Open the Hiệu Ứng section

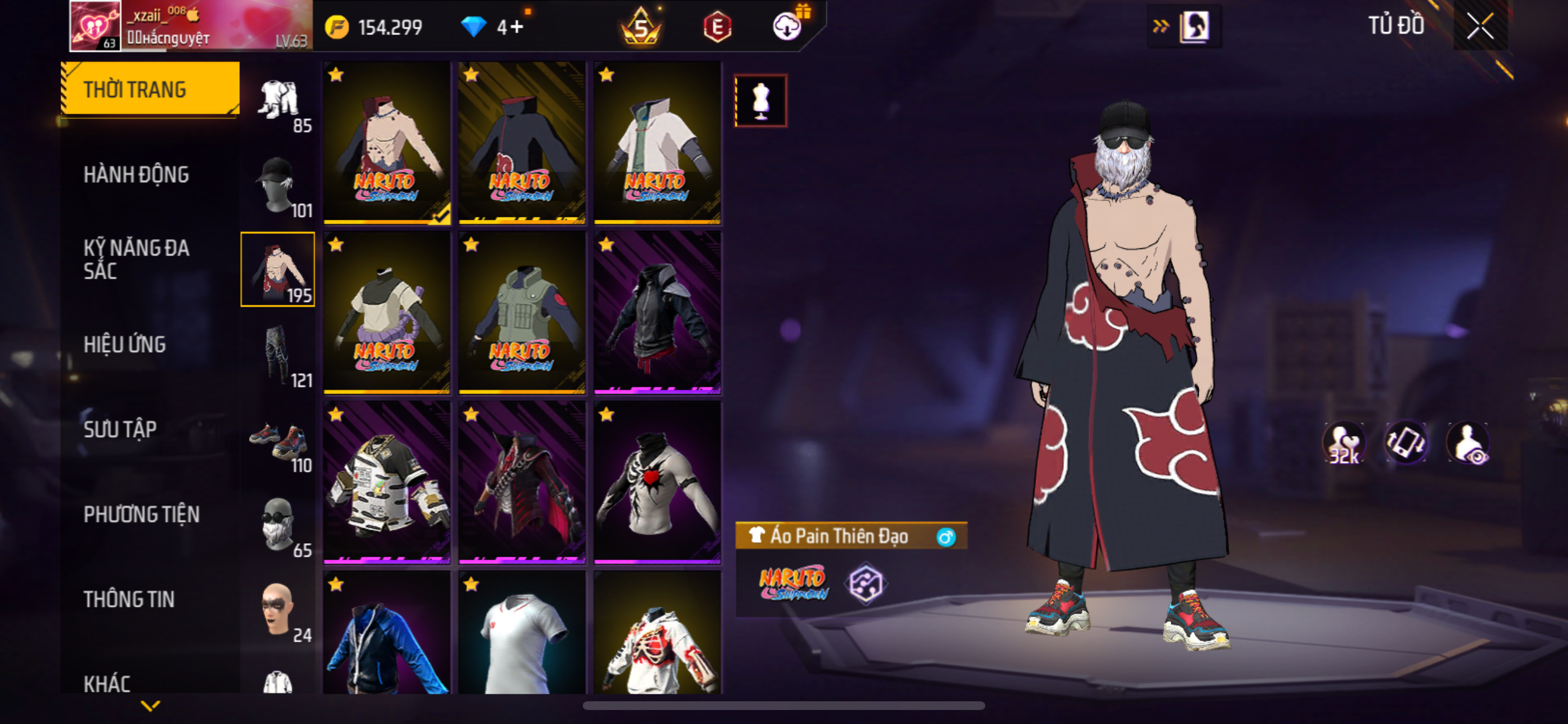pyautogui.click(x=124, y=345)
